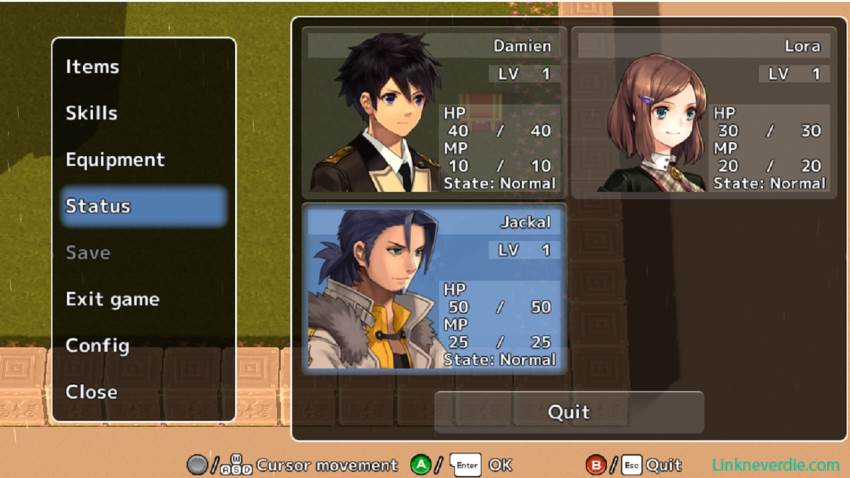
Task: Click the greyed-out Save option
Action: pyautogui.click(x=88, y=253)
